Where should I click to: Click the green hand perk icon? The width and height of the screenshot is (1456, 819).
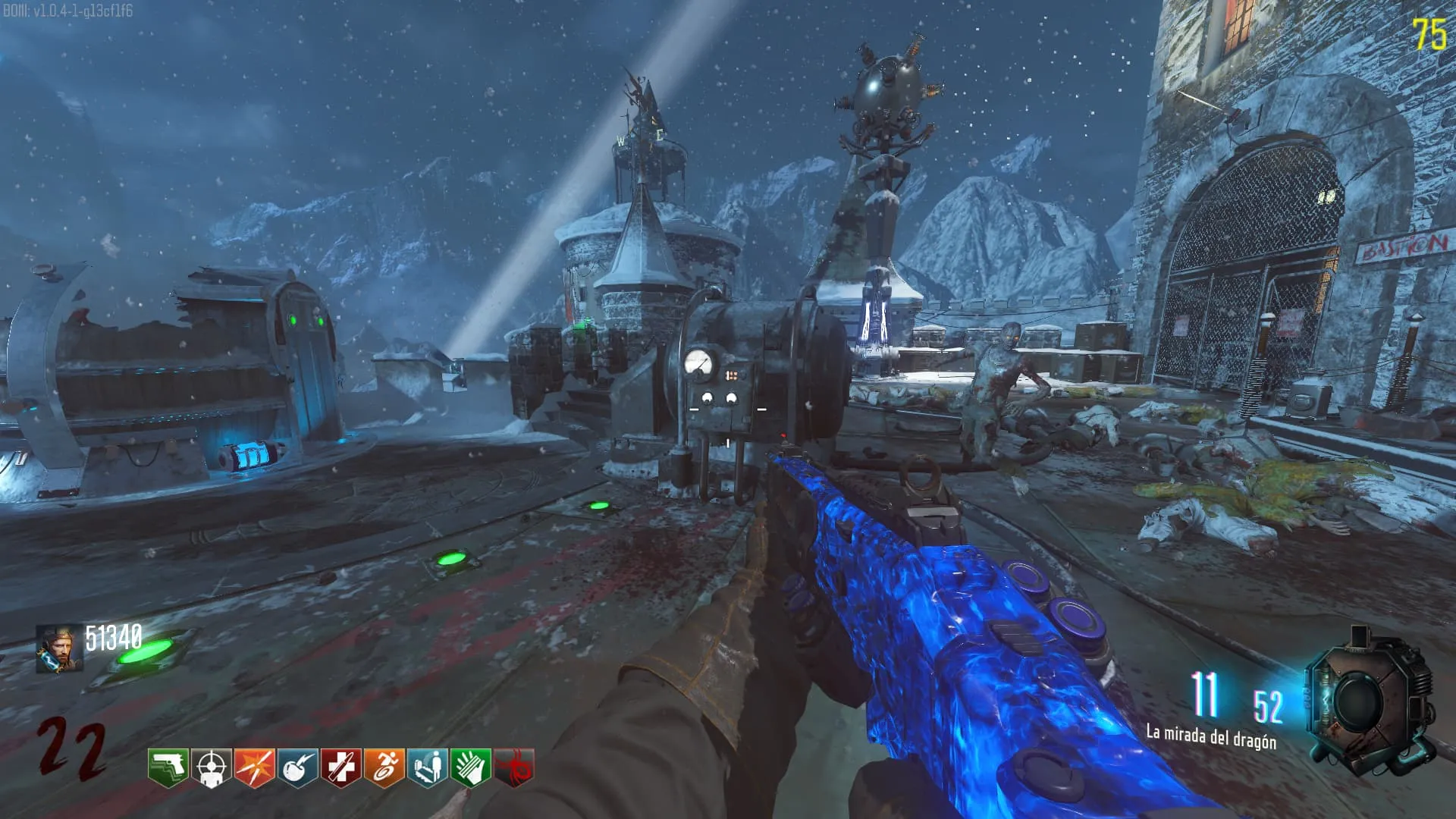tap(470, 767)
